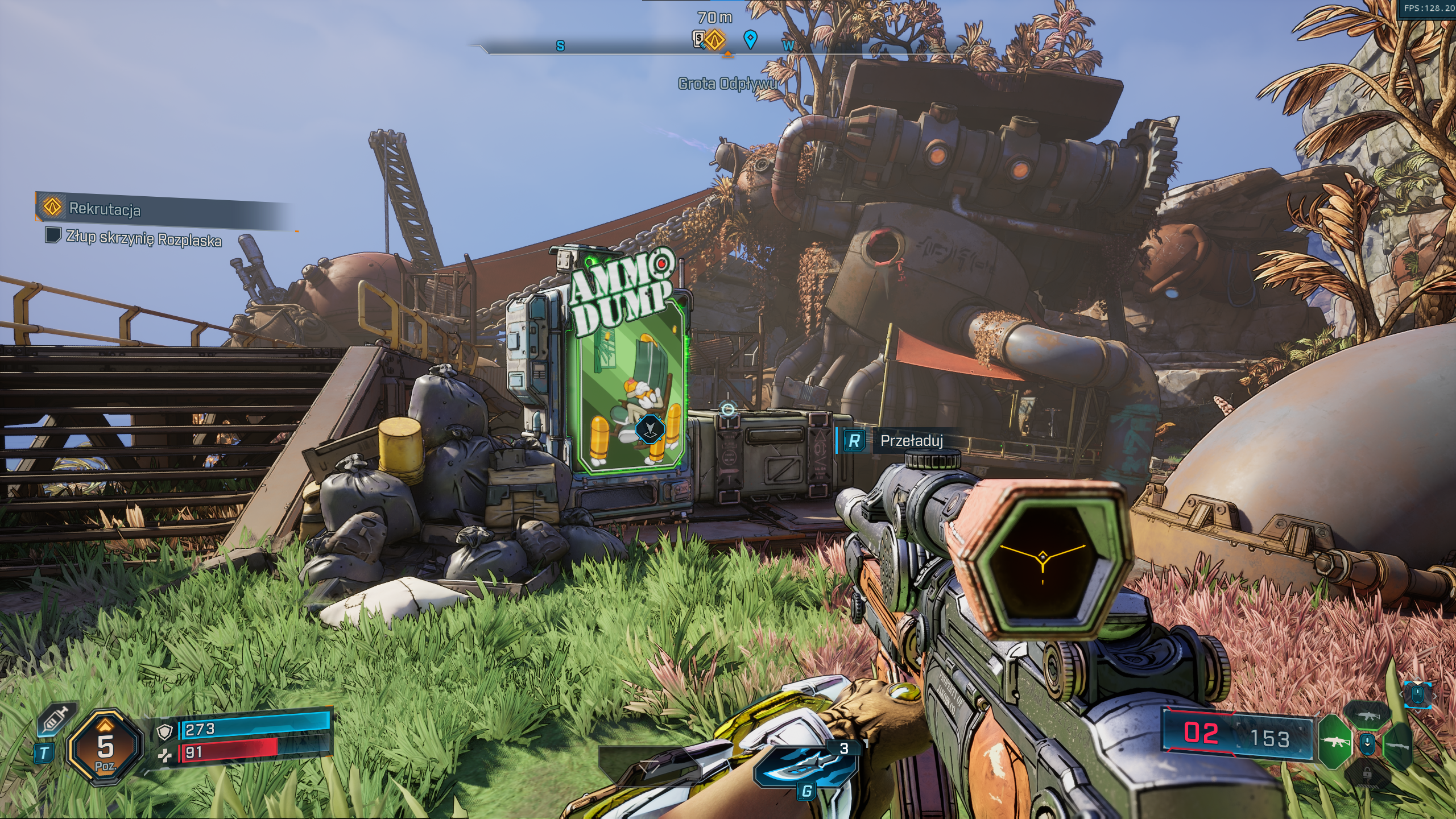1456x819 pixels.
Task: Open the level 5 character badge
Action: (x=105, y=747)
